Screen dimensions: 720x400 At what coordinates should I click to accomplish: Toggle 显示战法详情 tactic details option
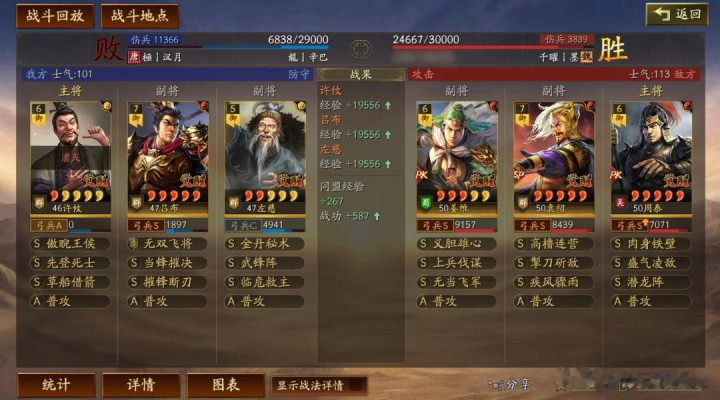319,385
